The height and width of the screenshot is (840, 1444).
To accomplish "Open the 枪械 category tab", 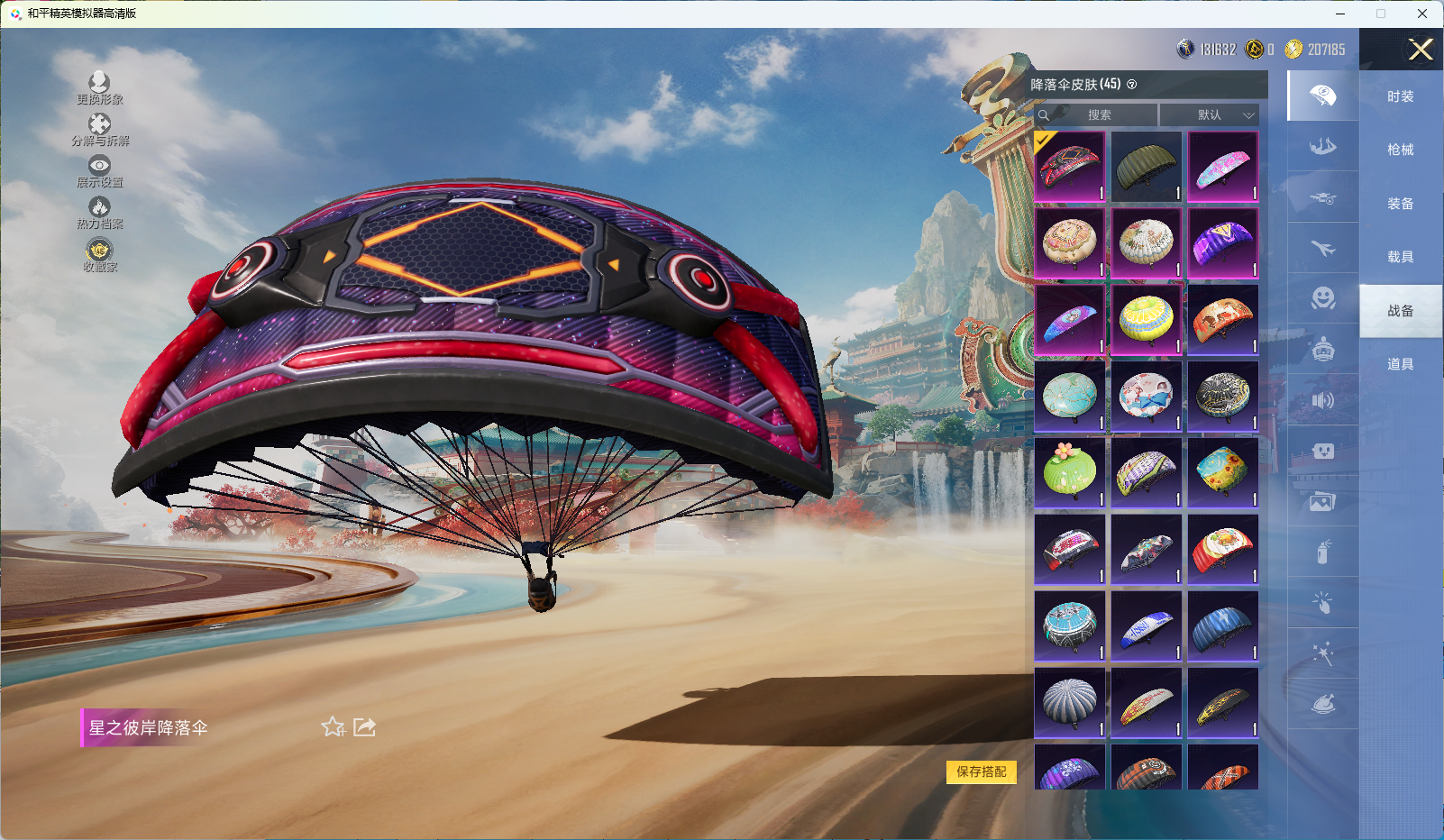I will (x=1400, y=150).
